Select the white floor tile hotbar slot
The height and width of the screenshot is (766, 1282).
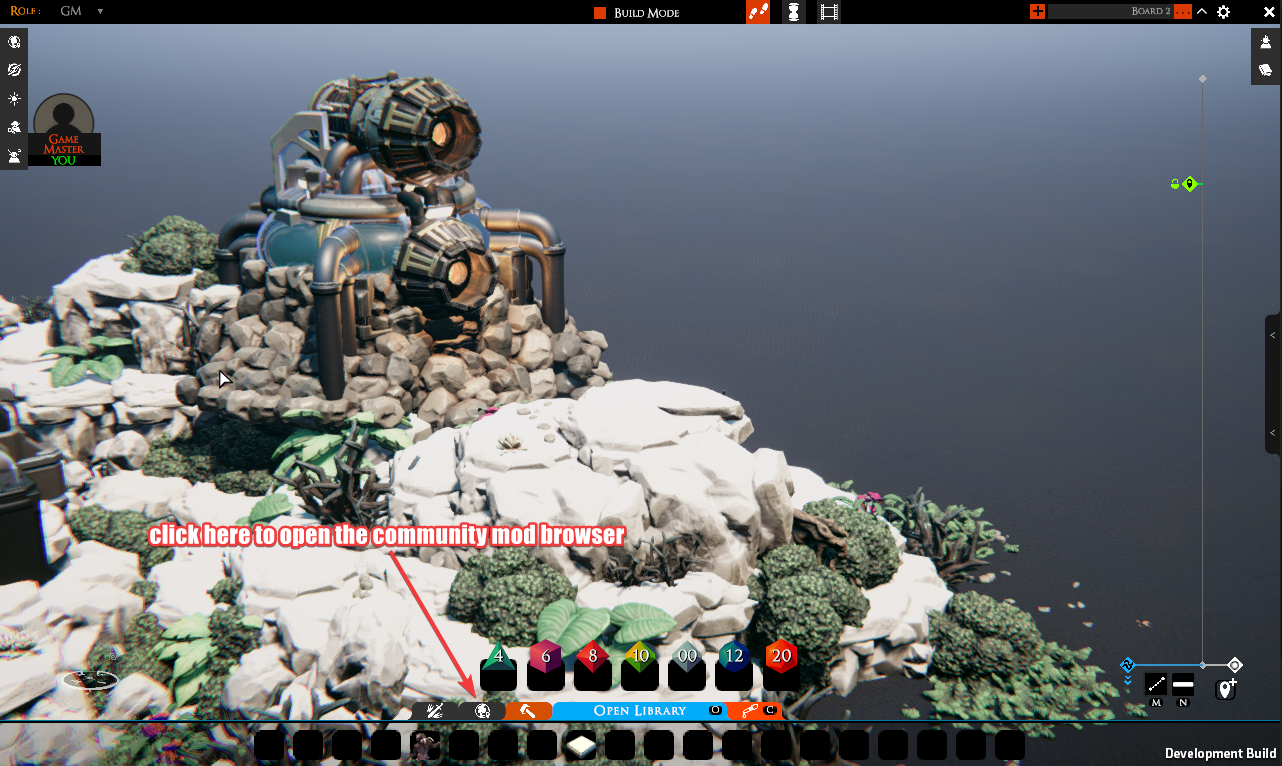click(581, 746)
